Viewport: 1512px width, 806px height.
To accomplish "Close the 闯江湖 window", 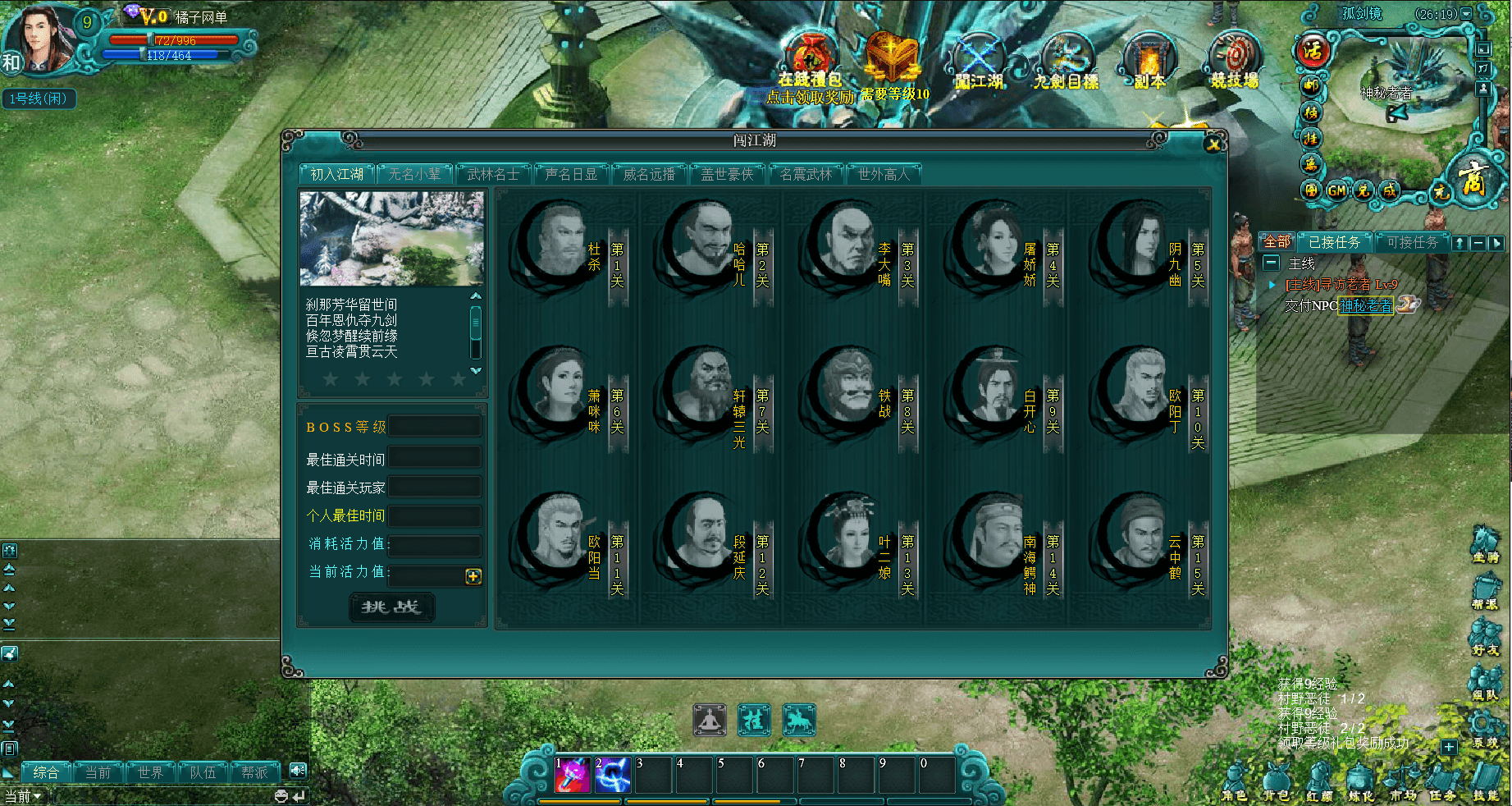I will click(1213, 144).
